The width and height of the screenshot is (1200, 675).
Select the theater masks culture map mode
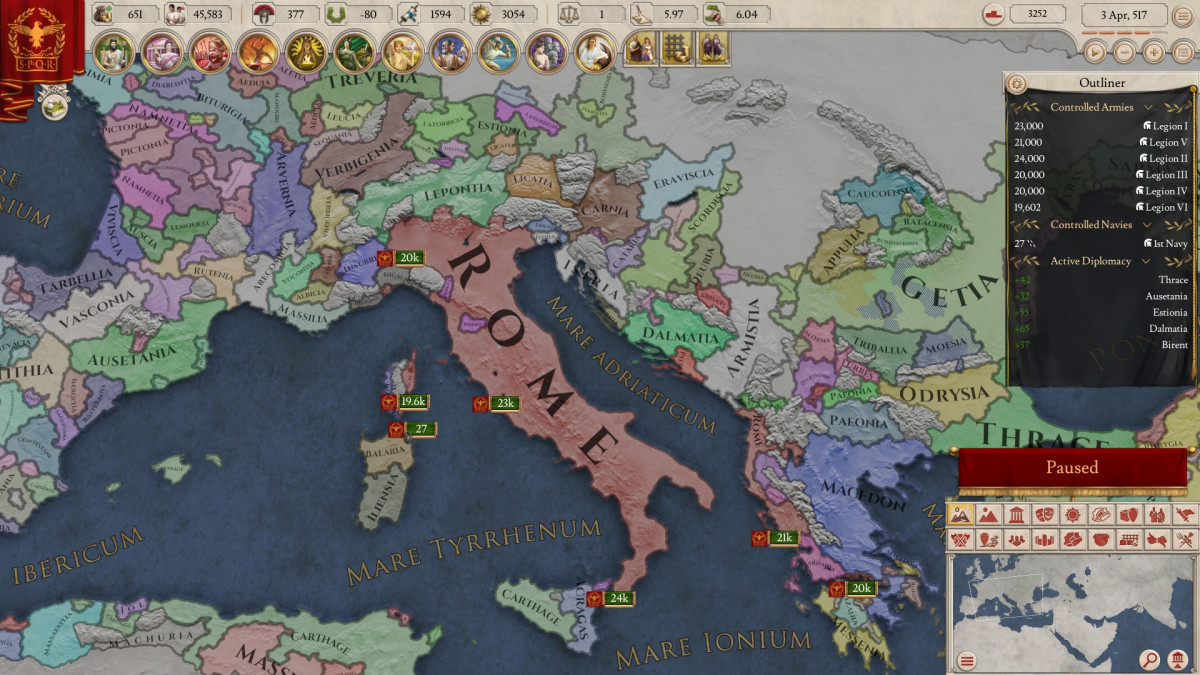tap(1043, 515)
